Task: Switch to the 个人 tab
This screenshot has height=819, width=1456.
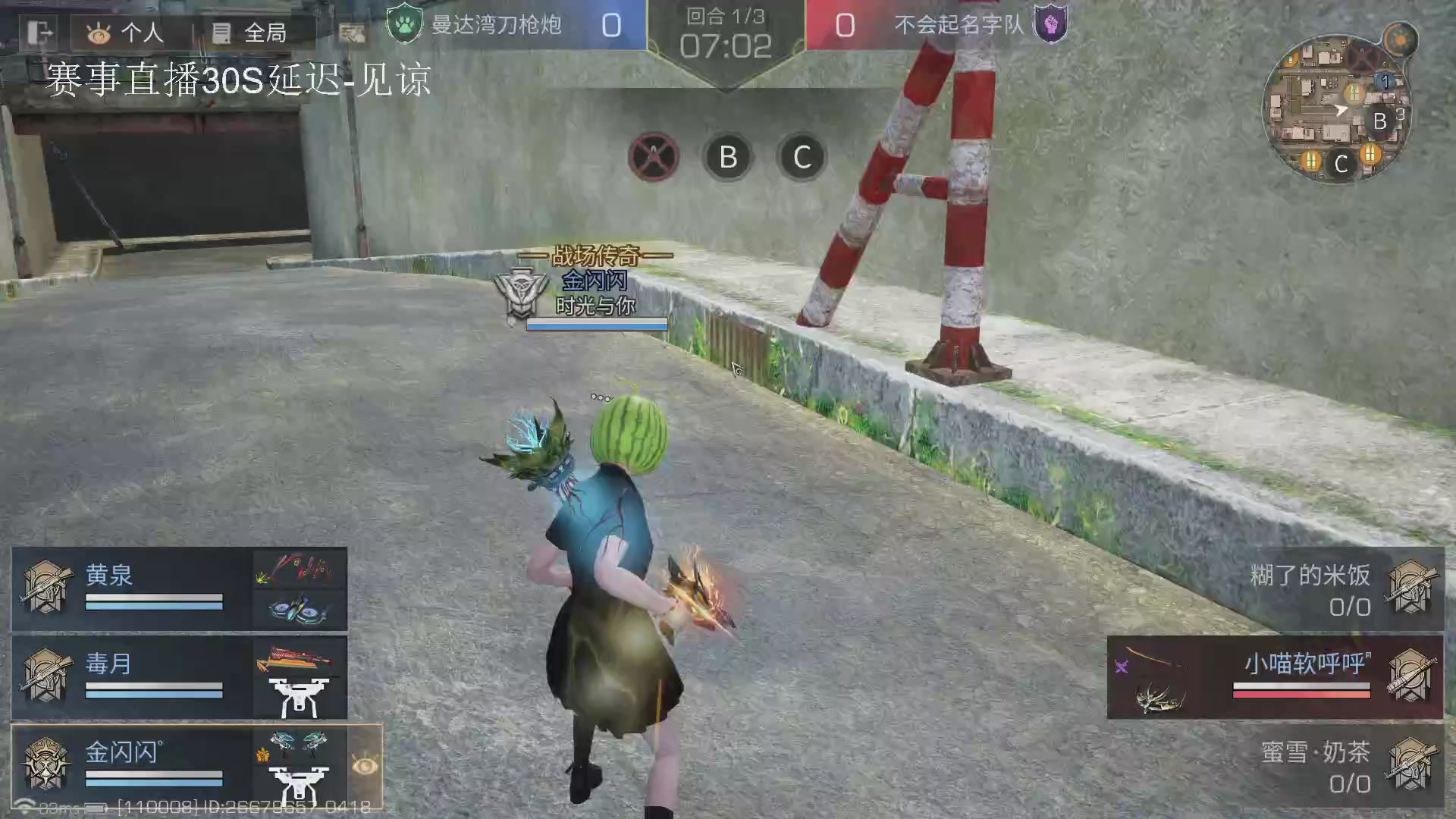Action: click(121, 32)
